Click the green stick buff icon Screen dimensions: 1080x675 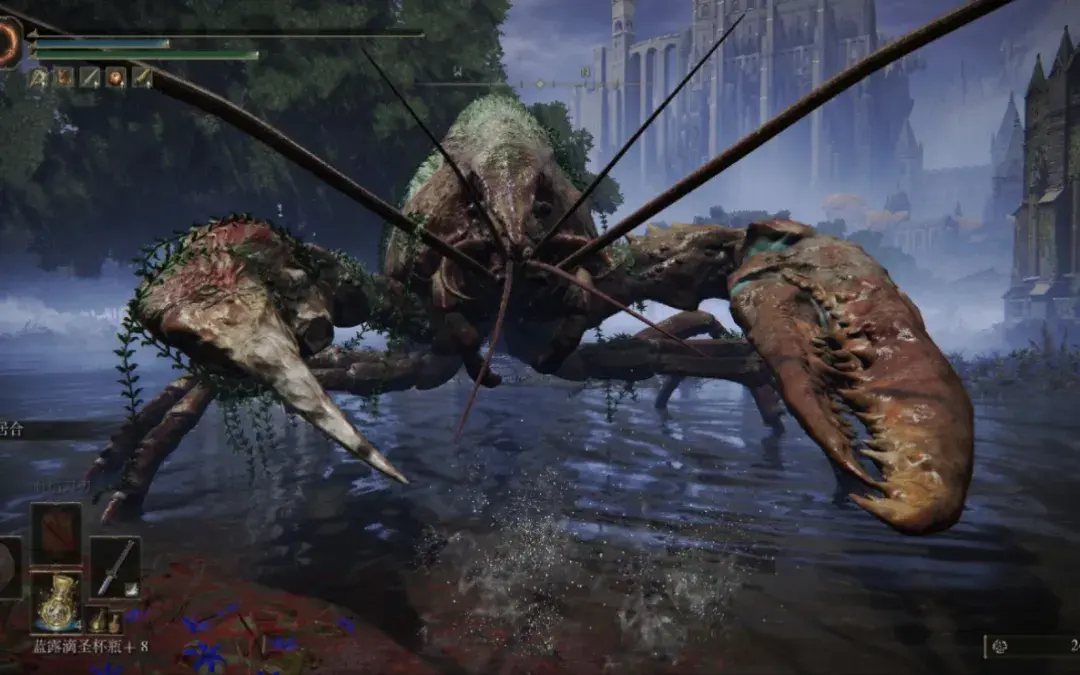pos(142,77)
